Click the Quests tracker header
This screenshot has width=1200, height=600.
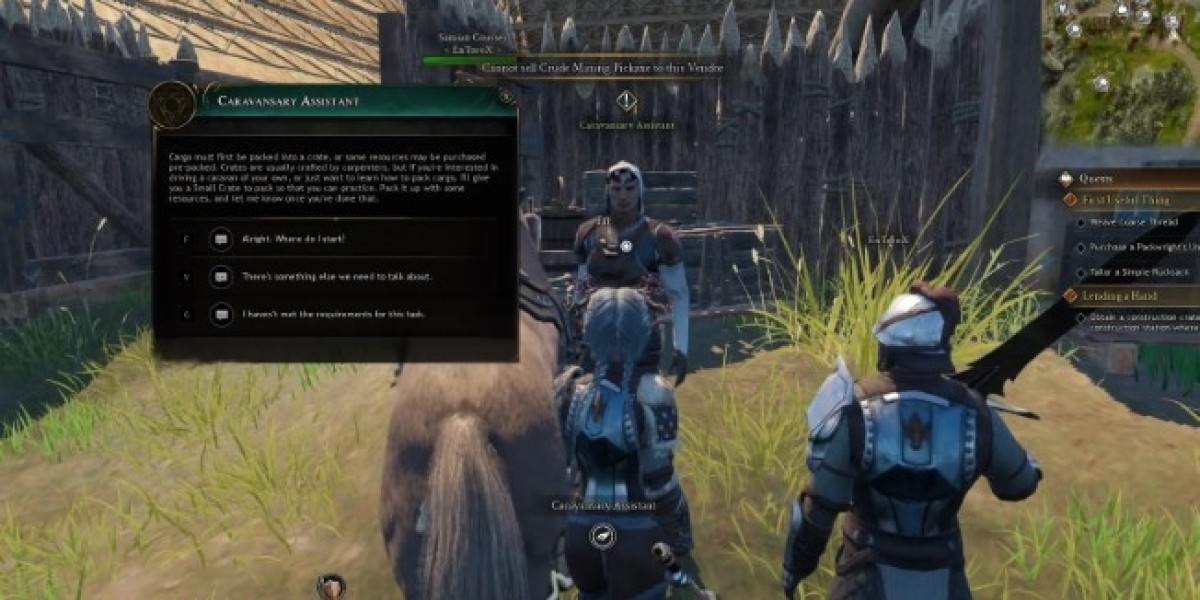point(1096,178)
